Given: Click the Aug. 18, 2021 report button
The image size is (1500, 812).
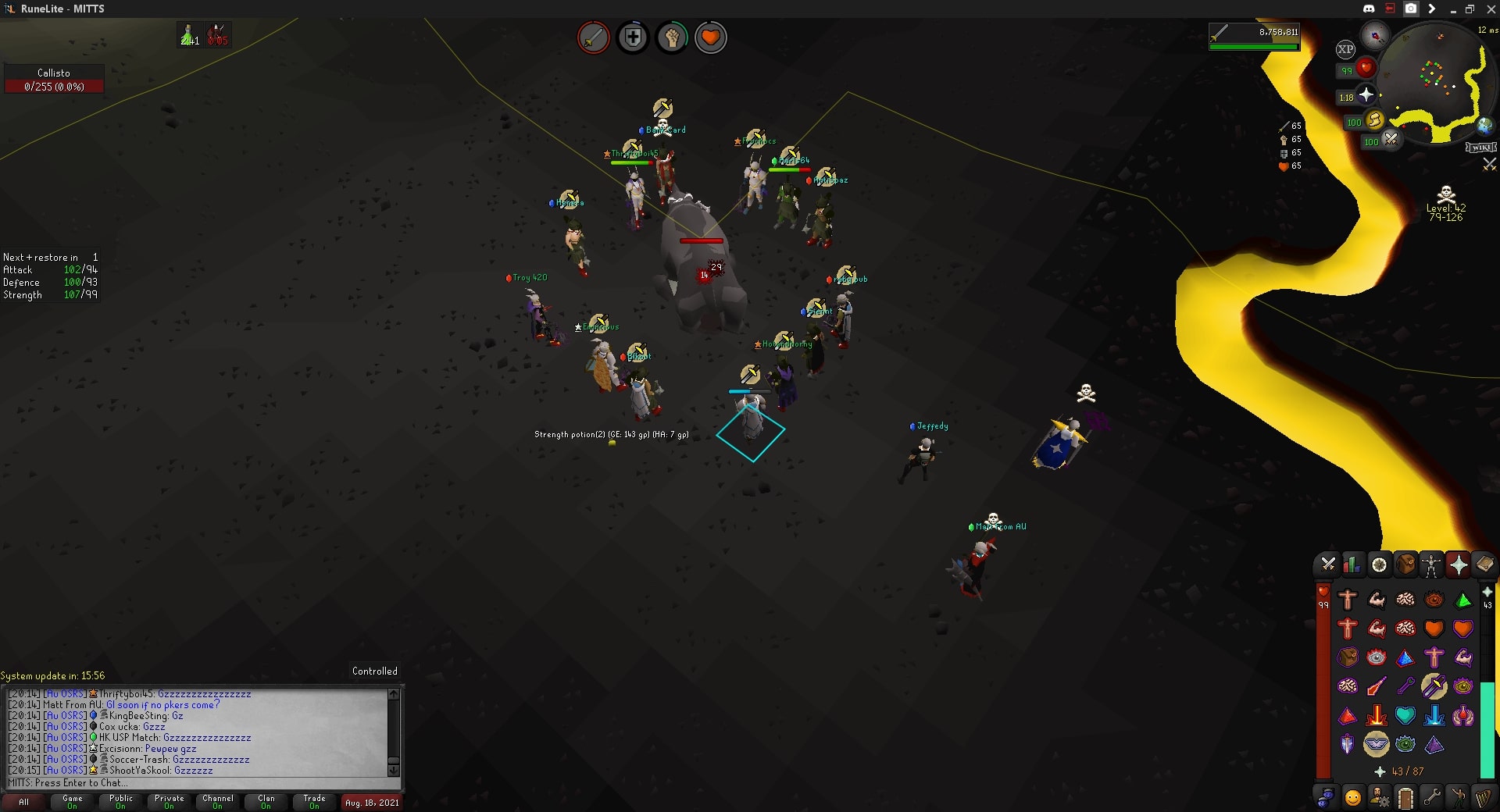Looking at the screenshot, I should pos(371,802).
